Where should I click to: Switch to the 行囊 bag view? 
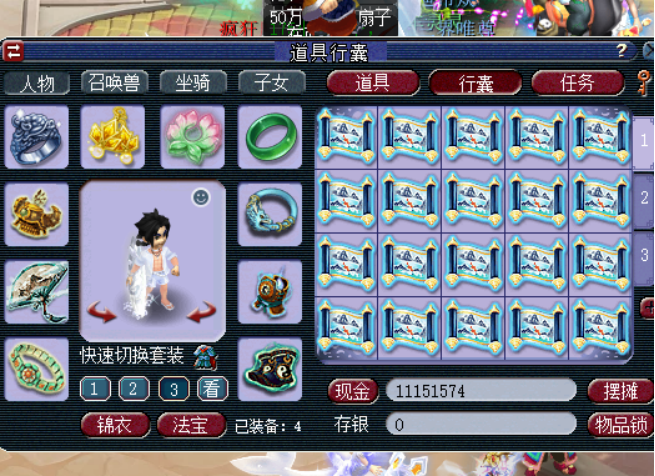click(475, 83)
